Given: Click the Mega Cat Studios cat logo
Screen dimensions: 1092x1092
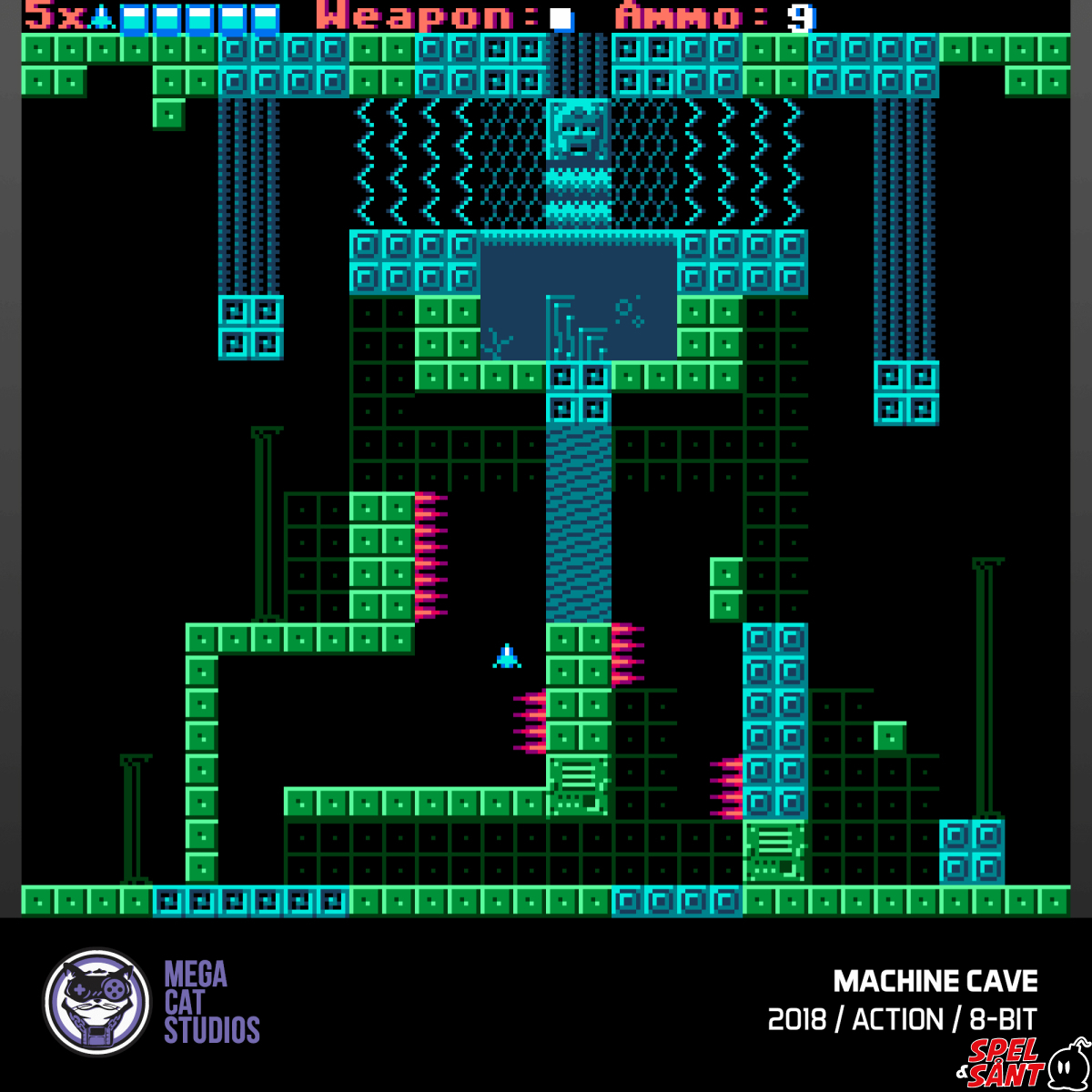Looking at the screenshot, I should [96, 1002].
